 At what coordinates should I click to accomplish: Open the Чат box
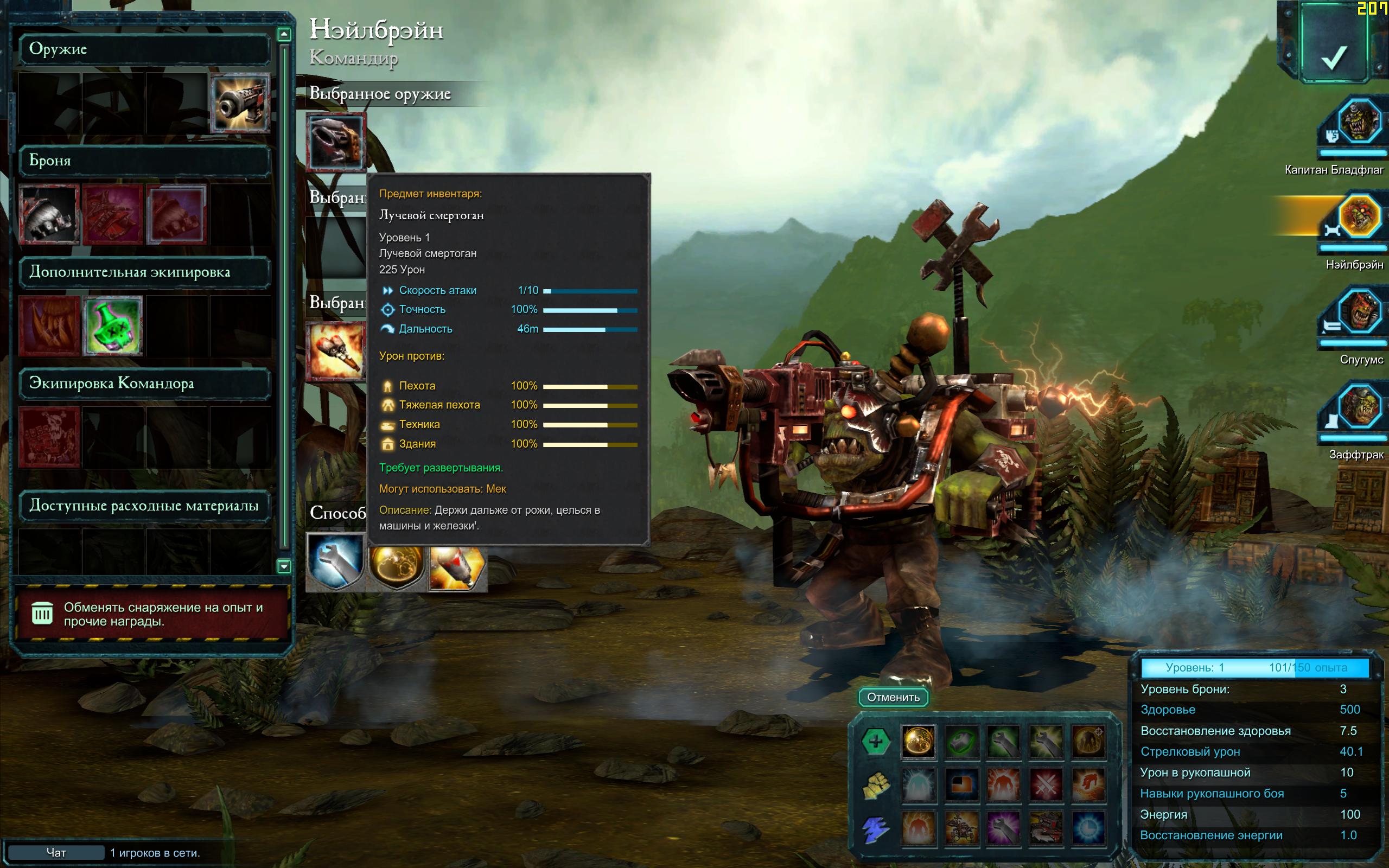pos(56,852)
